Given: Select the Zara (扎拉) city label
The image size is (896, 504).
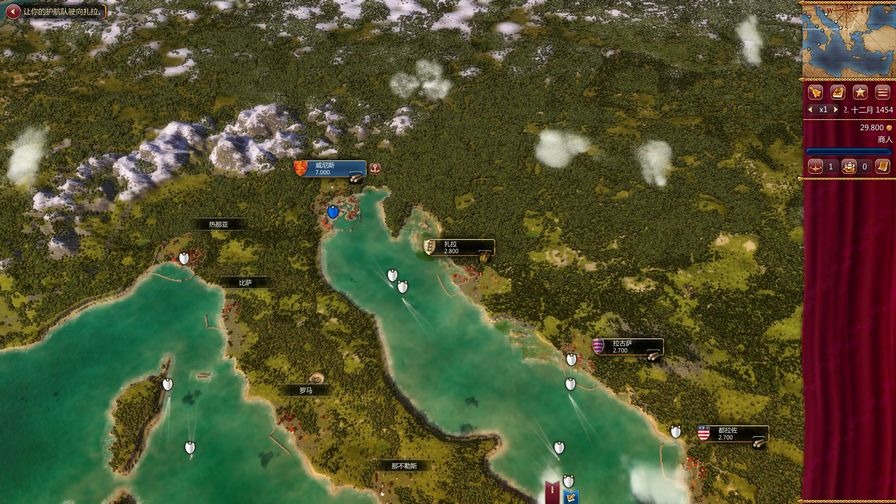Looking at the screenshot, I should tap(458, 247).
